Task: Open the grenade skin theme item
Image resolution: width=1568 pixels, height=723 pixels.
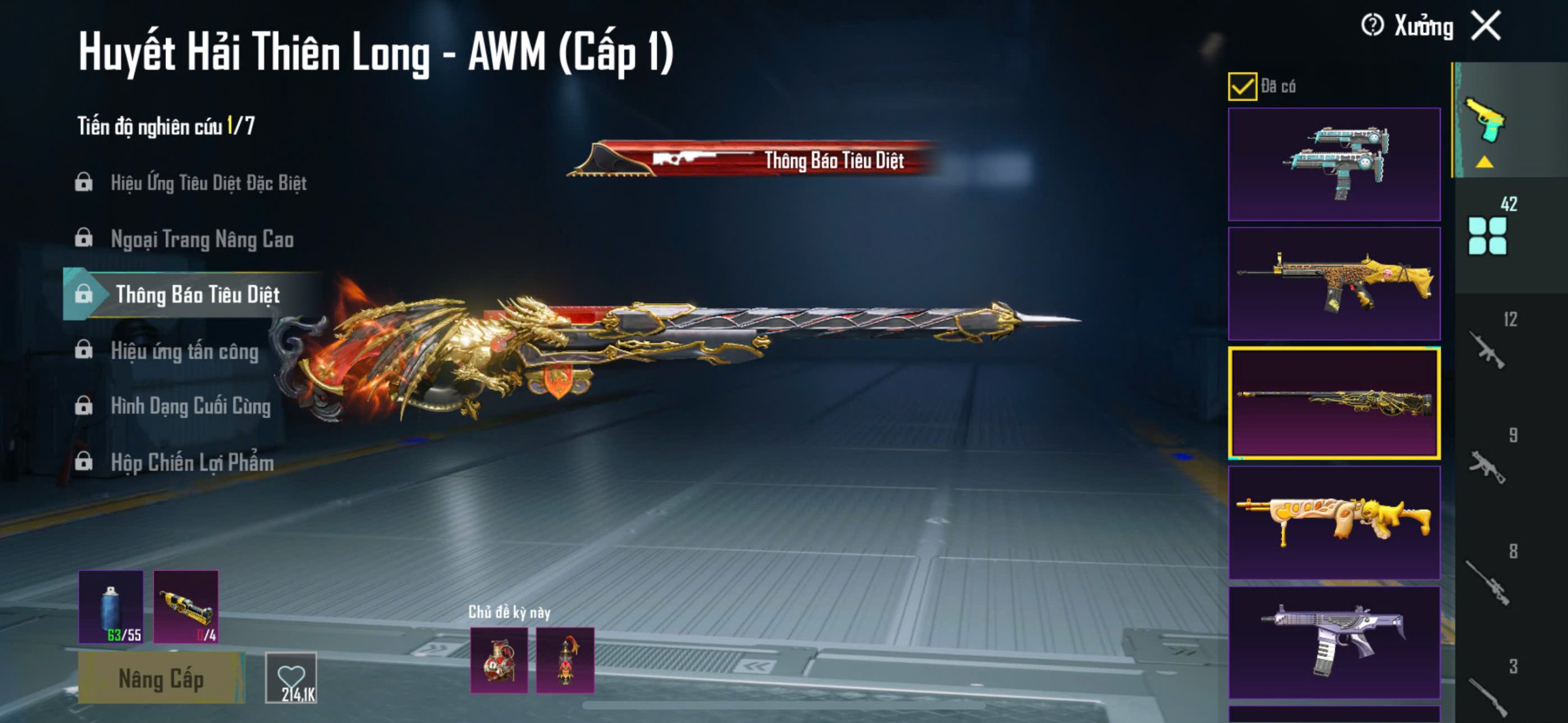Action: tap(499, 660)
